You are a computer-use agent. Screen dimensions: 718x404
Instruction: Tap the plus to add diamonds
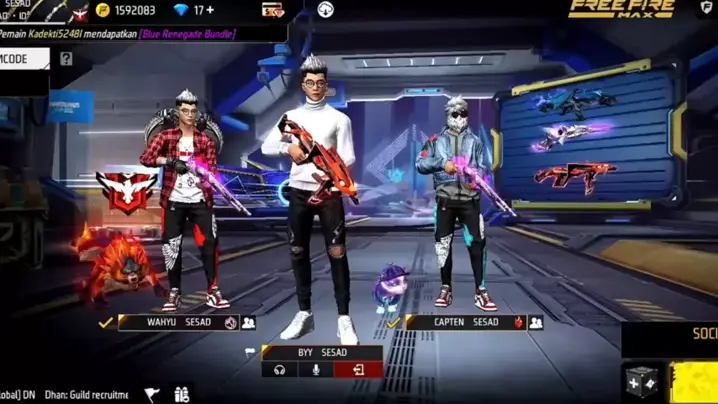tap(211, 10)
